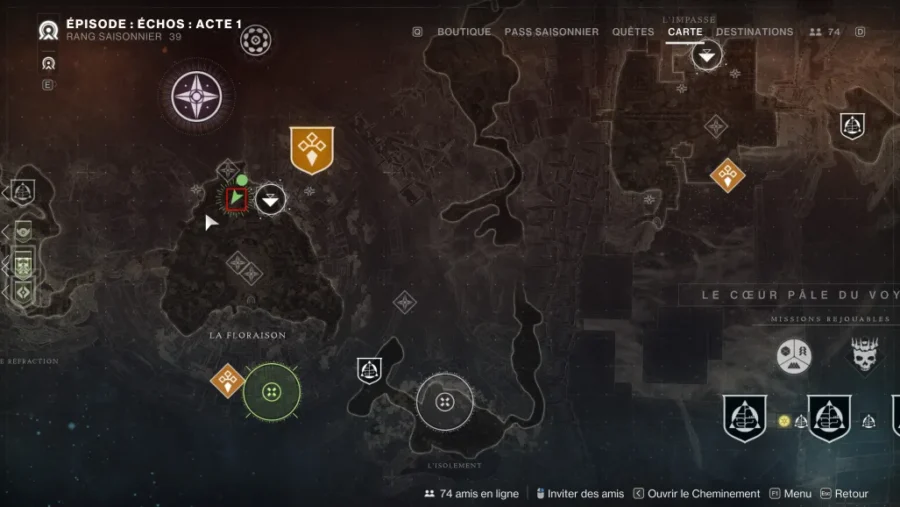Click the orange banner shield marker
Screen dimensions: 900x507
pyautogui.click(x=311, y=149)
